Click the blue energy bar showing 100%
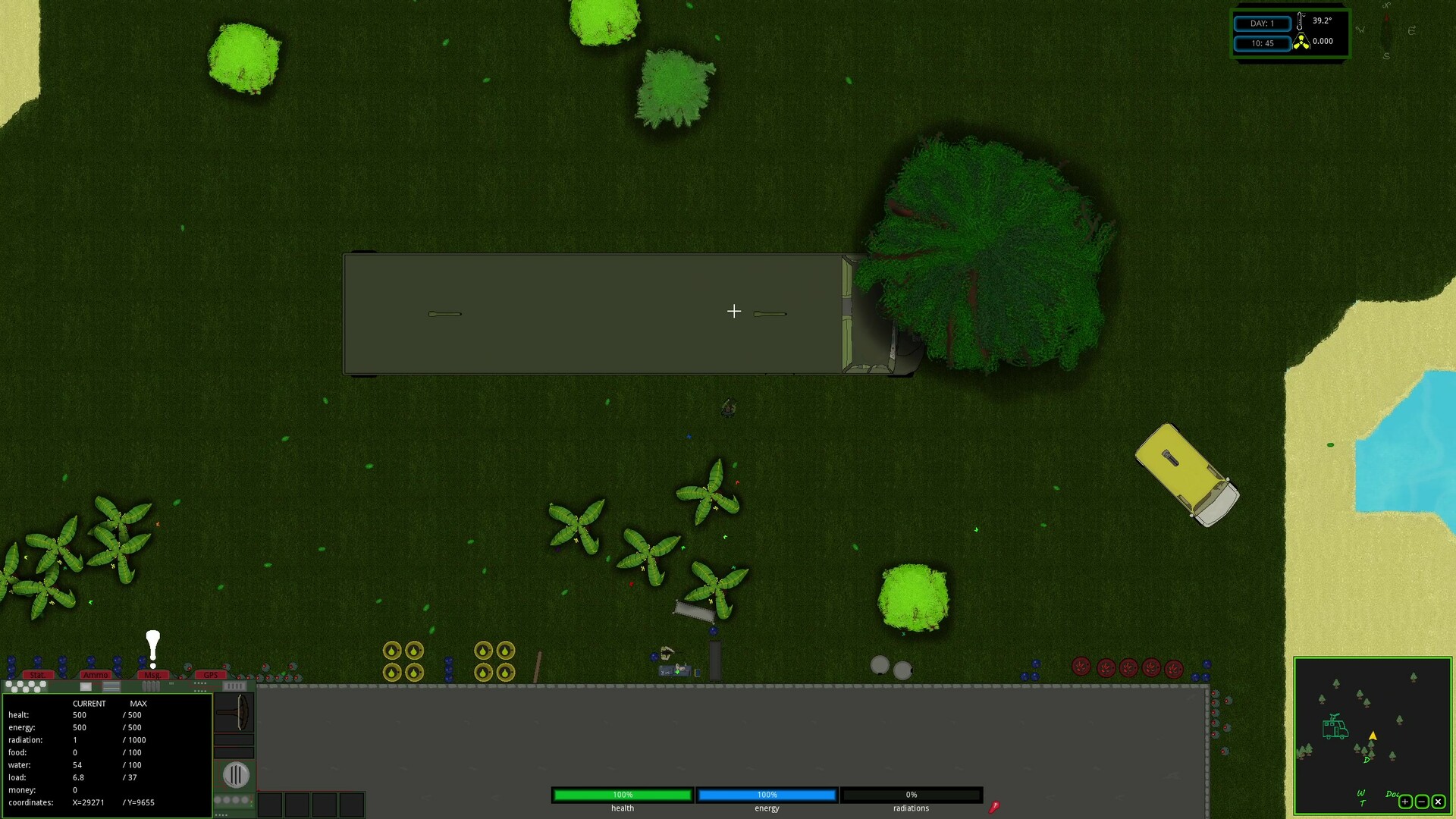1456x819 pixels. [766, 795]
